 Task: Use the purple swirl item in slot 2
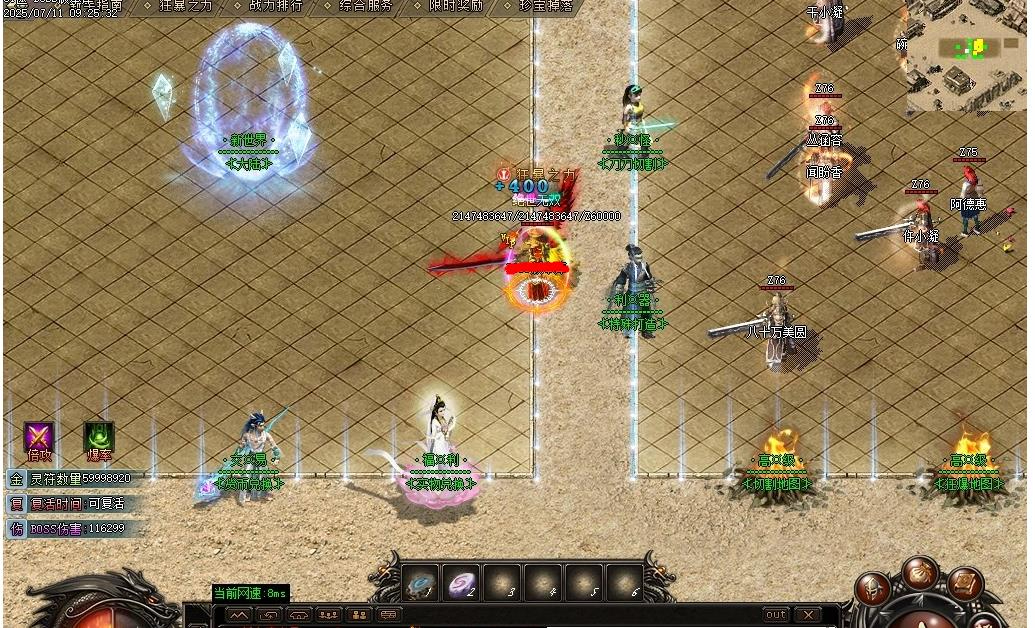[x=462, y=582]
